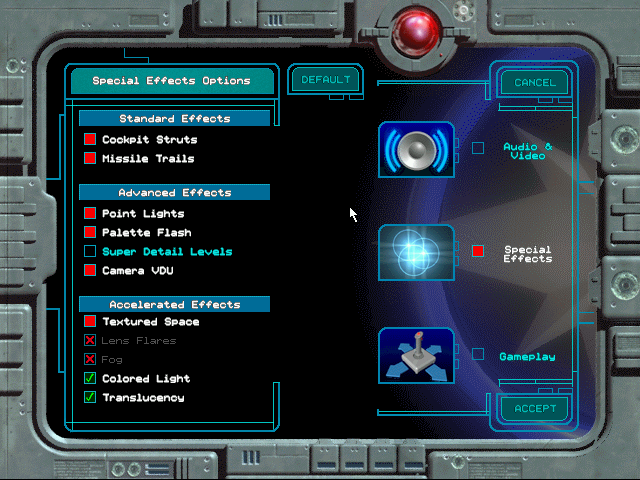The width and height of the screenshot is (640, 480).
Task: Select the Special Effects section
Action: click(478, 251)
